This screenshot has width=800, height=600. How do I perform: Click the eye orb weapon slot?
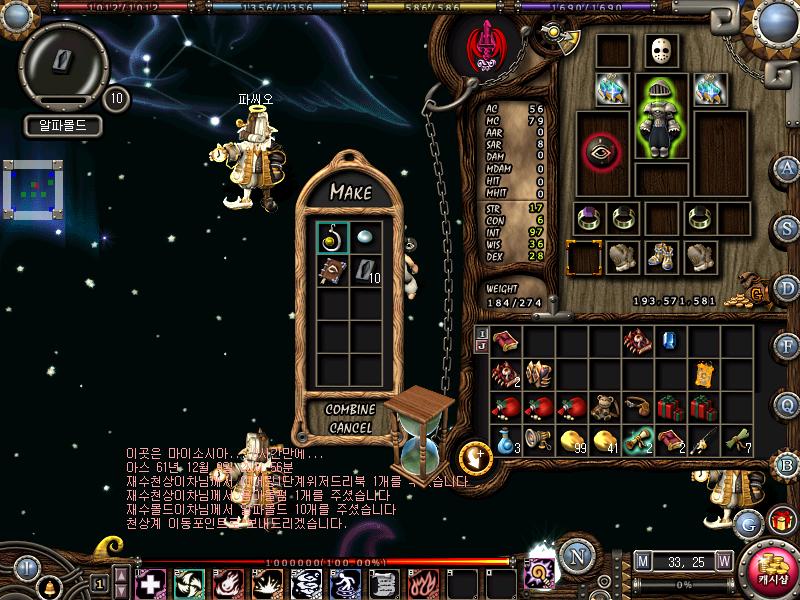pos(601,151)
